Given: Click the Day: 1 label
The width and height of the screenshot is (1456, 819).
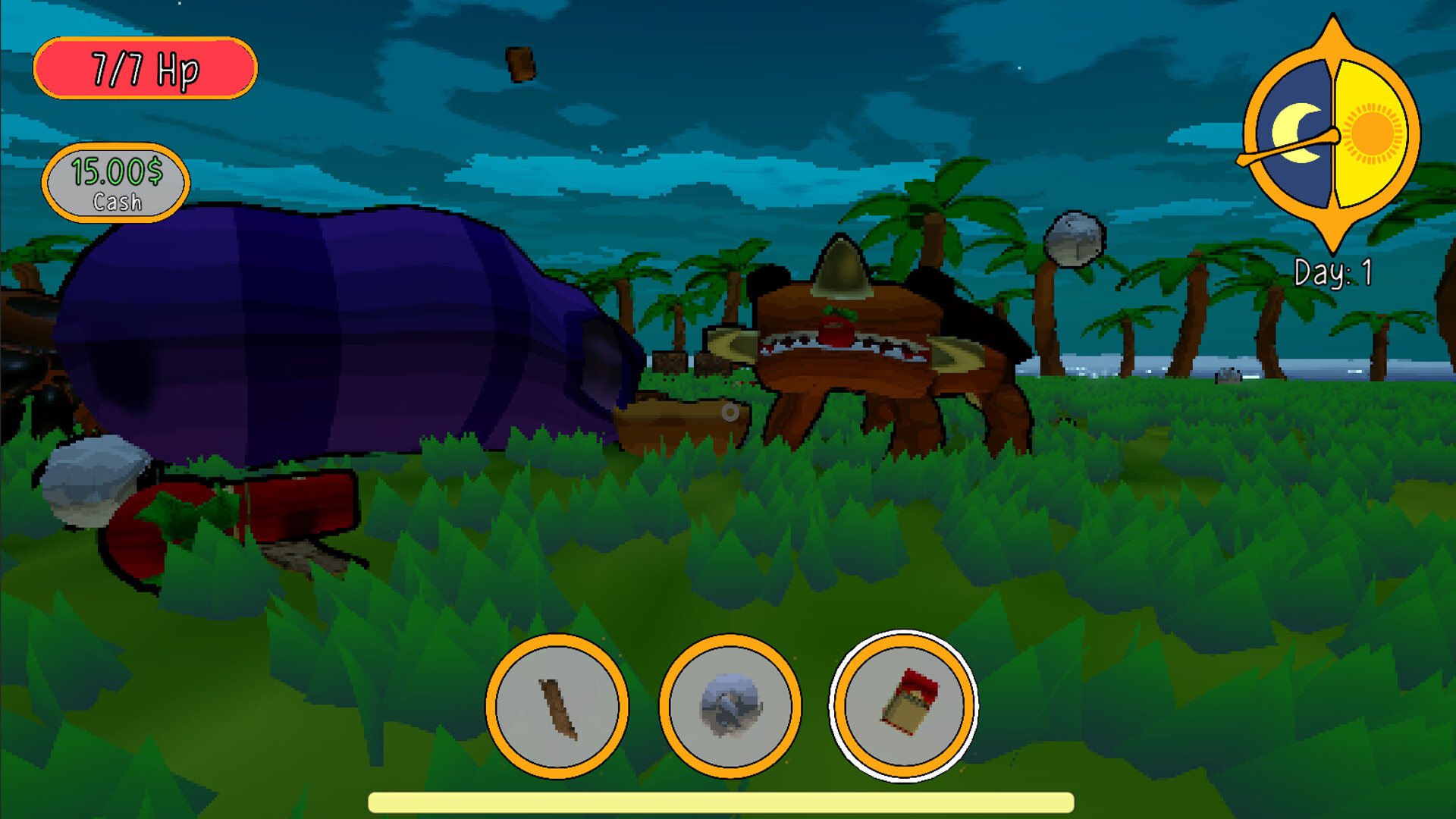Looking at the screenshot, I should (x=1333, y=275).
